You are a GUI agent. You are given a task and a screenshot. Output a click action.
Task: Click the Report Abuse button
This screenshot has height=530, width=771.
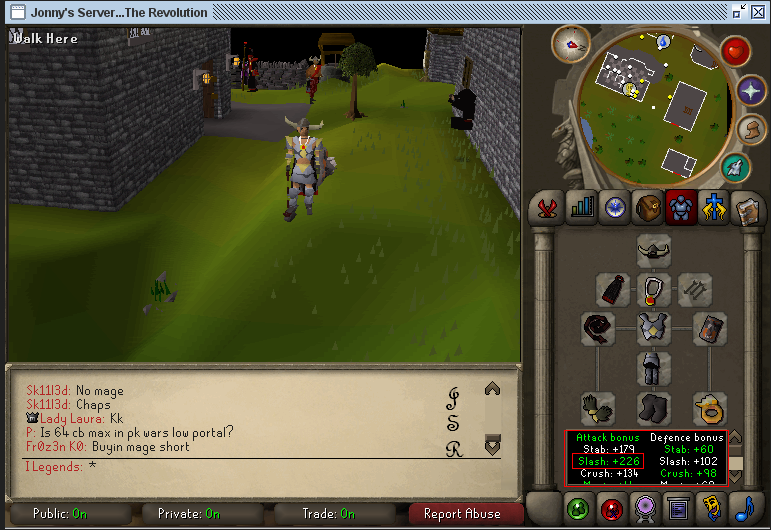463,514
